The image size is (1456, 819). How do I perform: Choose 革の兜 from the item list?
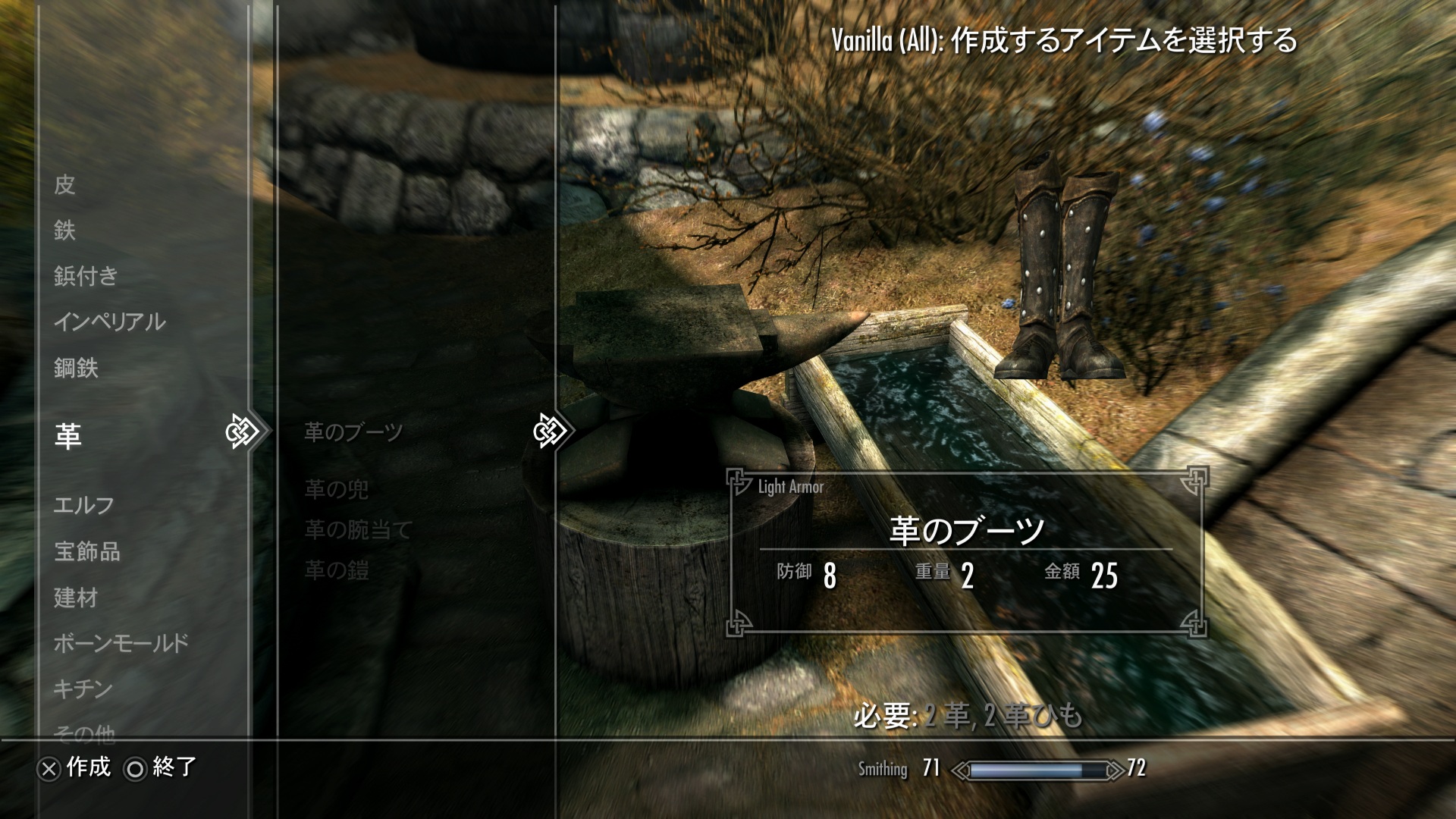point(337,490)
